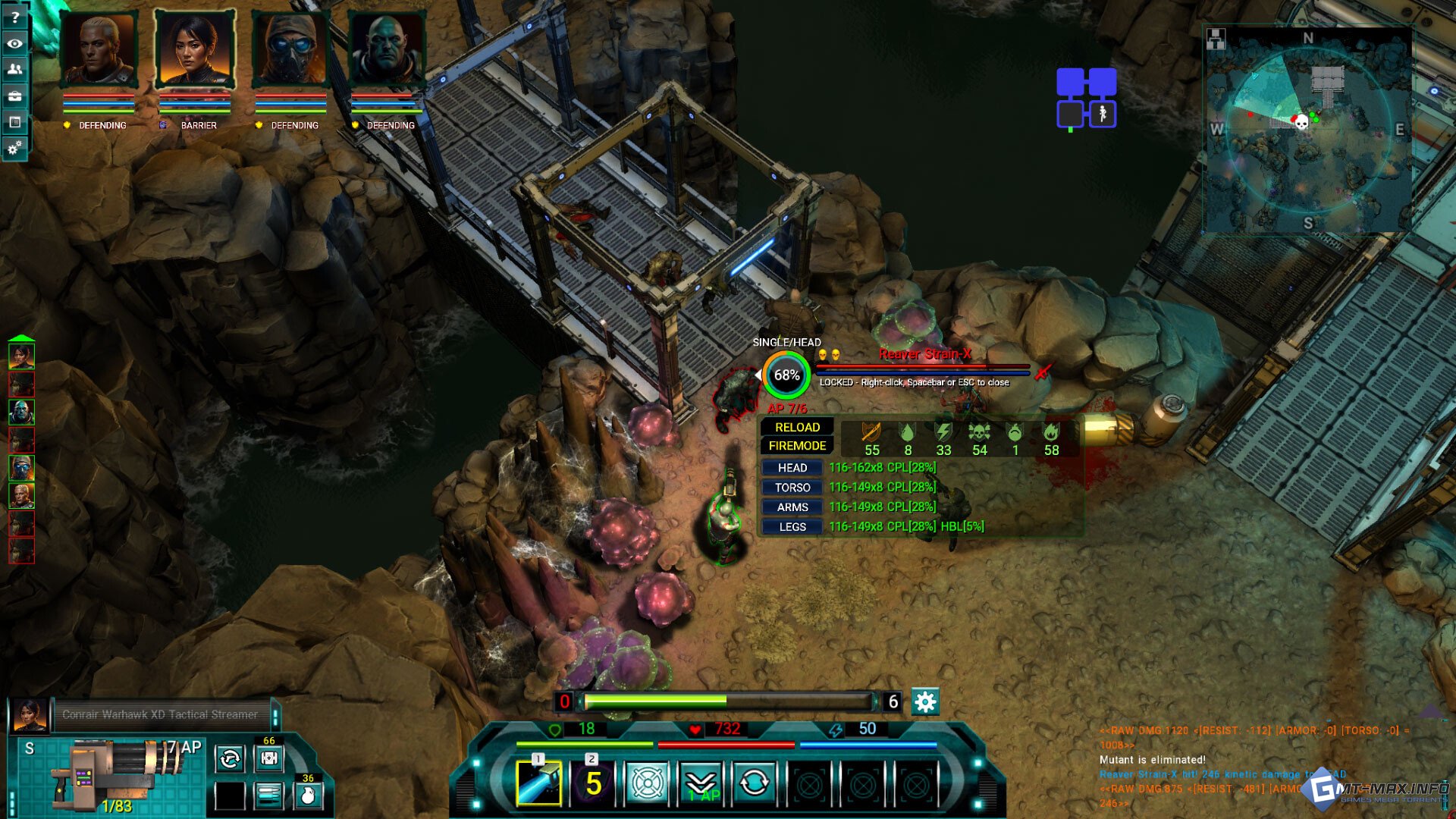Image resolution: width=1456 pixels, height=819 pixels.
Task: Select the blond male squad member portrait
Action: (99, 49)
